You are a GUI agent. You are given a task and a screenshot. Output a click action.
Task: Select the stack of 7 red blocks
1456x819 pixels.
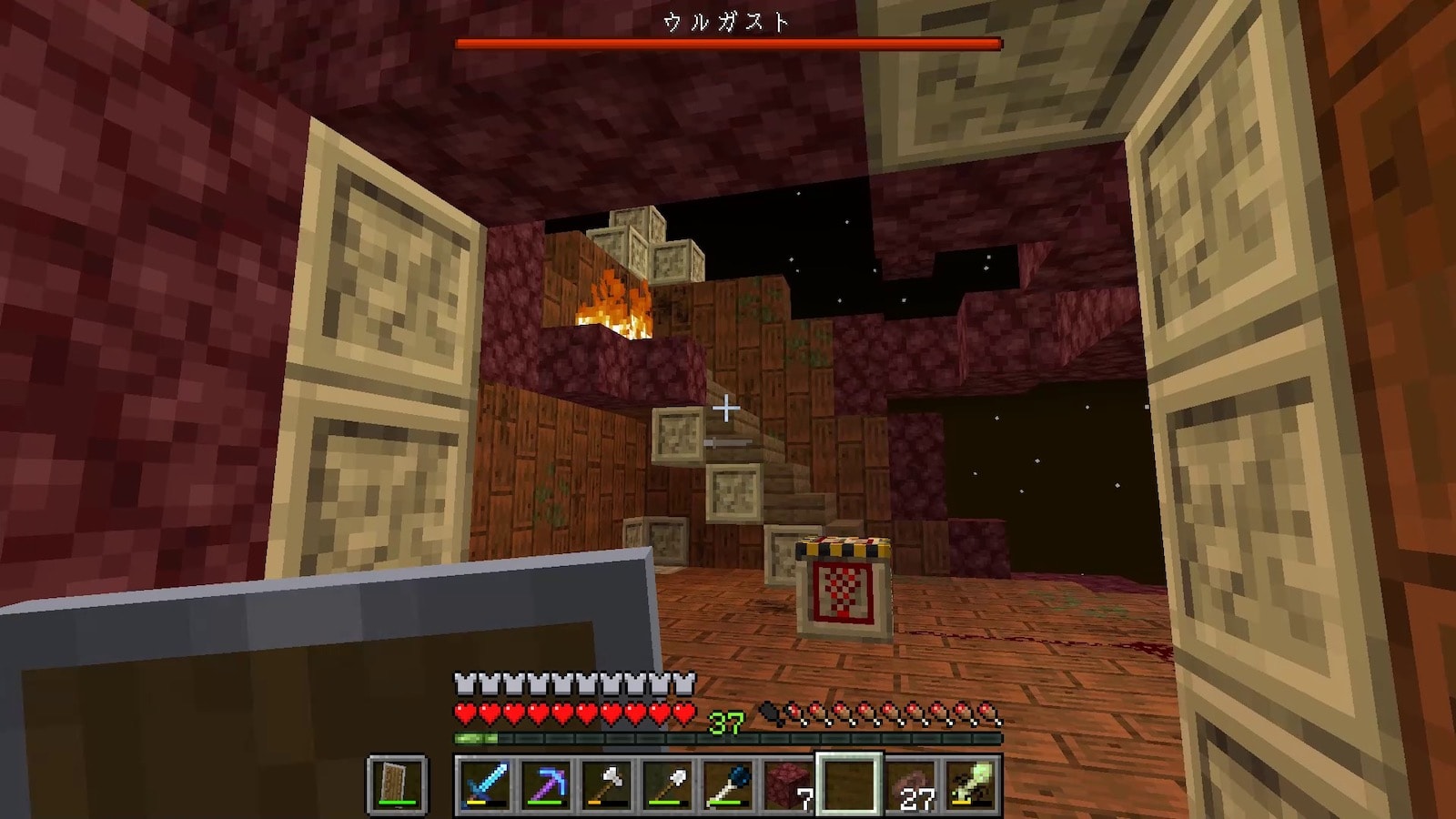[x=788, y=784]
